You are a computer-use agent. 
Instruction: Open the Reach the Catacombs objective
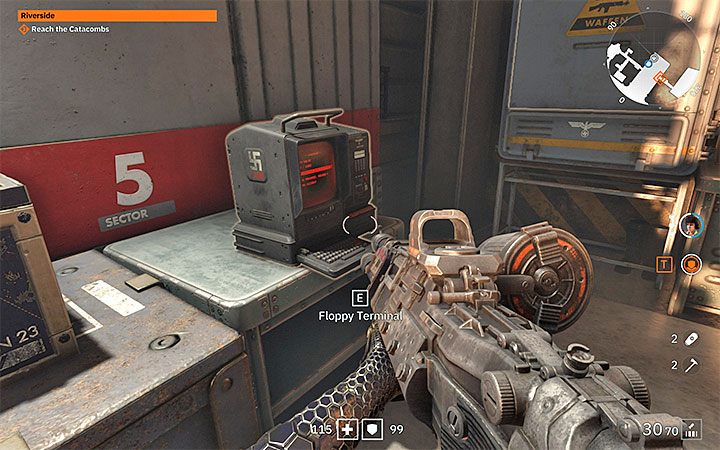[x=64, y=30]
